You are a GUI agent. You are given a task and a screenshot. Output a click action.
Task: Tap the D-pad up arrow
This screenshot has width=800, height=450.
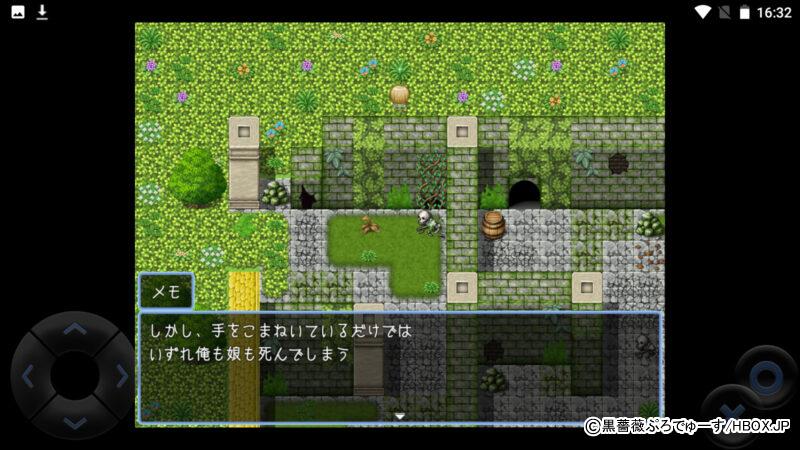pos(75,329)
